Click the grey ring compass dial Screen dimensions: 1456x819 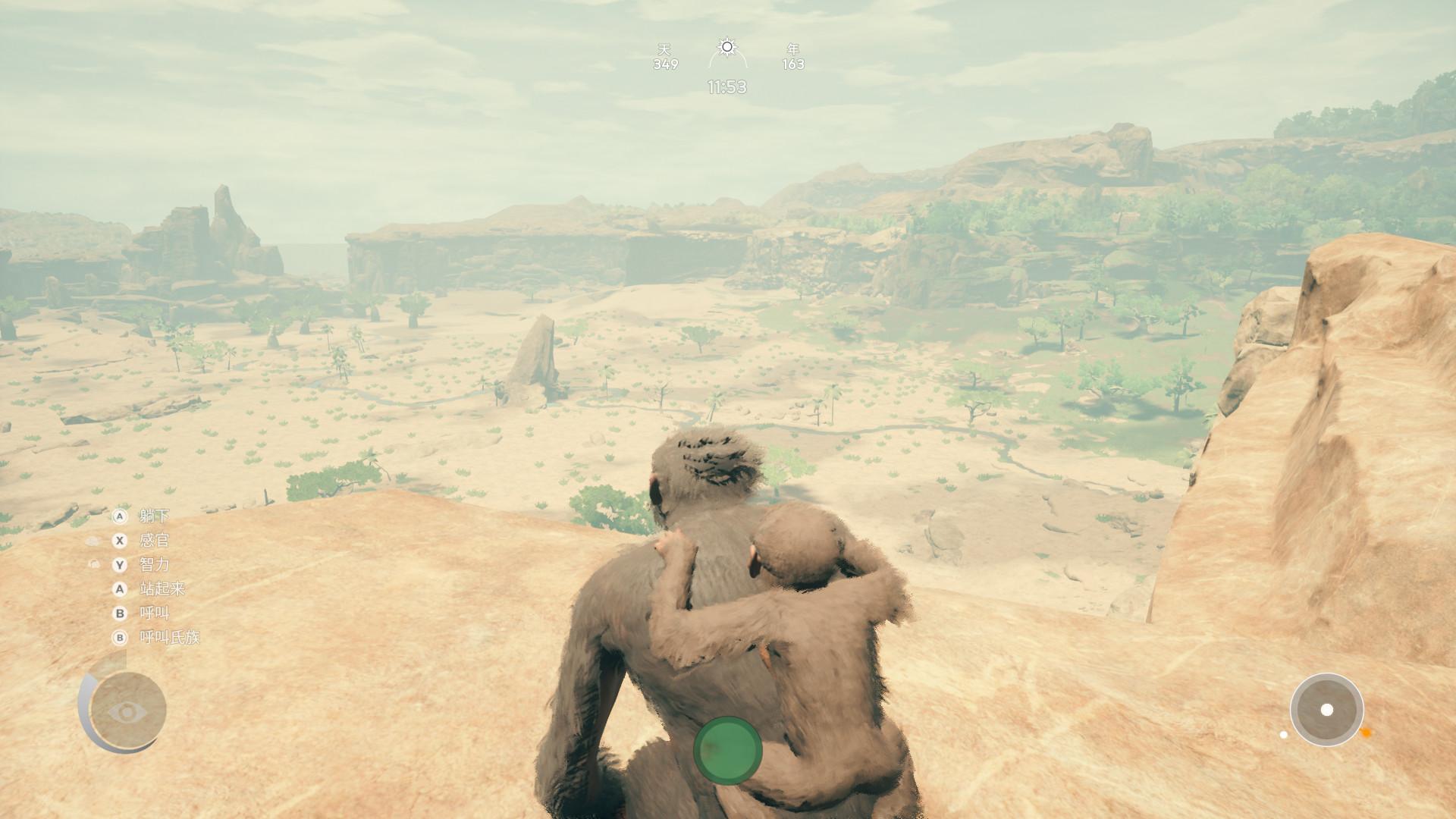click(1326, 710)
